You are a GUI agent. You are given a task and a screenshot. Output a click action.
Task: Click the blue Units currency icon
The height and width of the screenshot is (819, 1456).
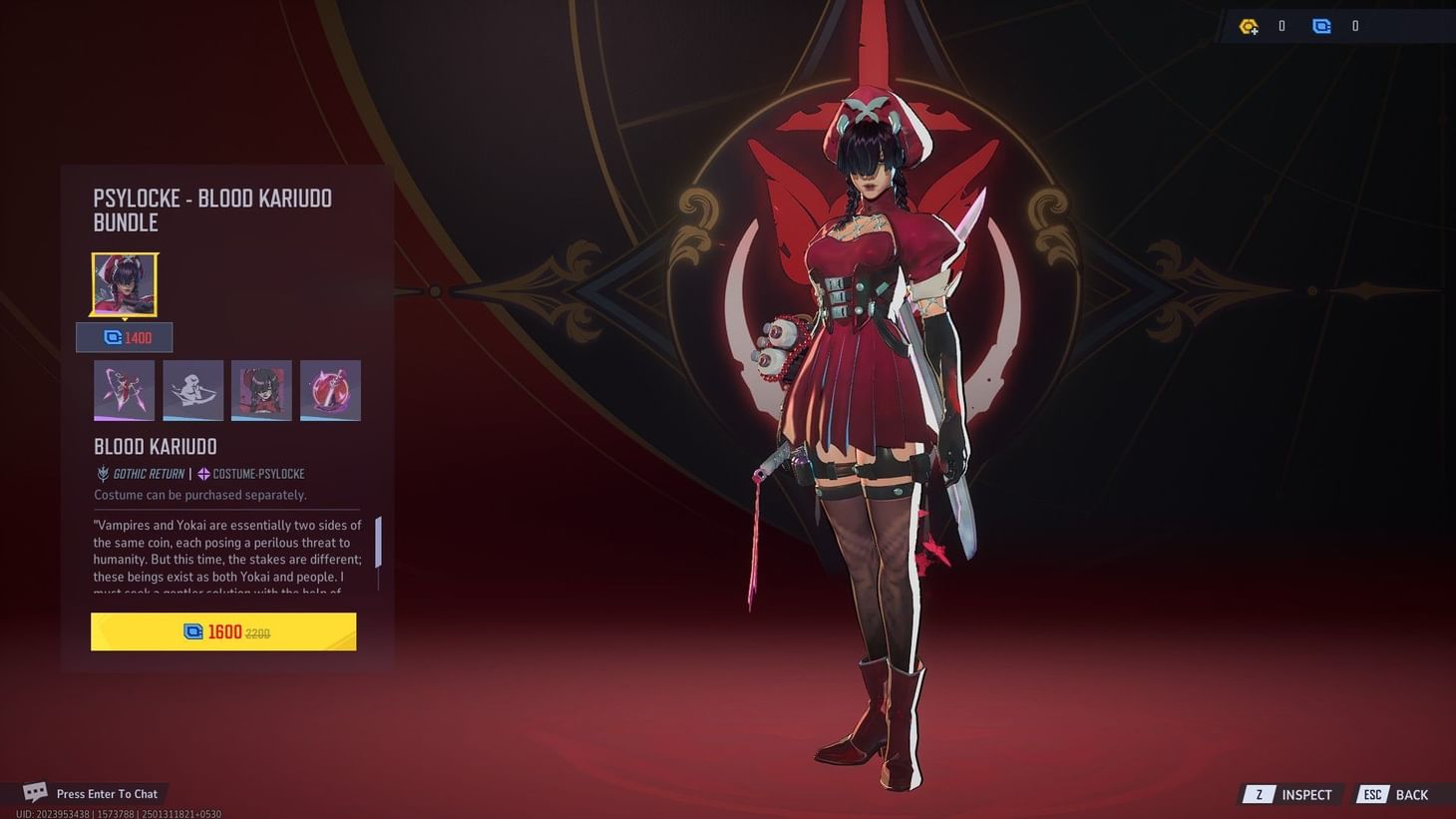[1321, 26]
